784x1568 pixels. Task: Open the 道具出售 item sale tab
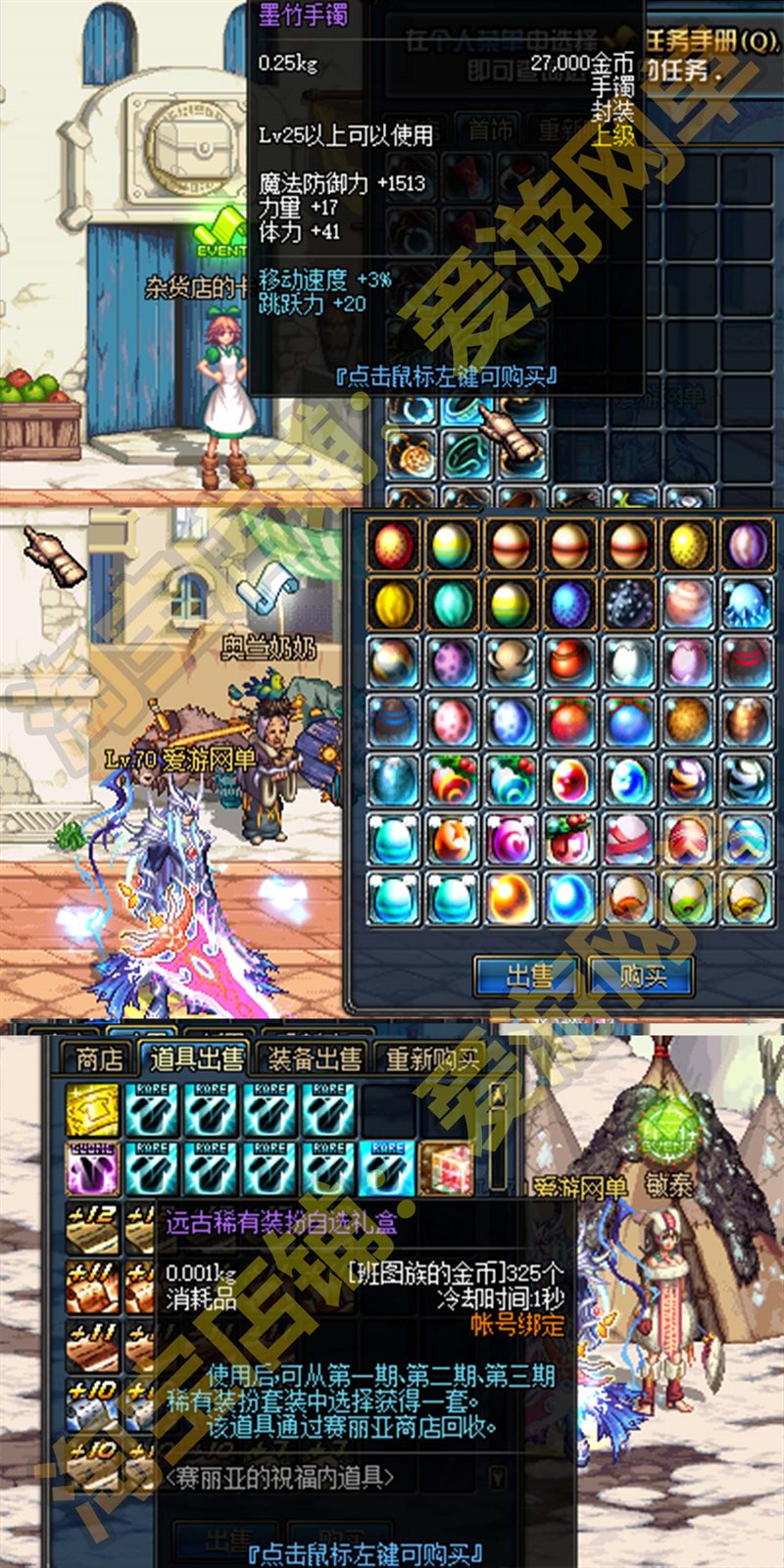tap(197, 1058)
